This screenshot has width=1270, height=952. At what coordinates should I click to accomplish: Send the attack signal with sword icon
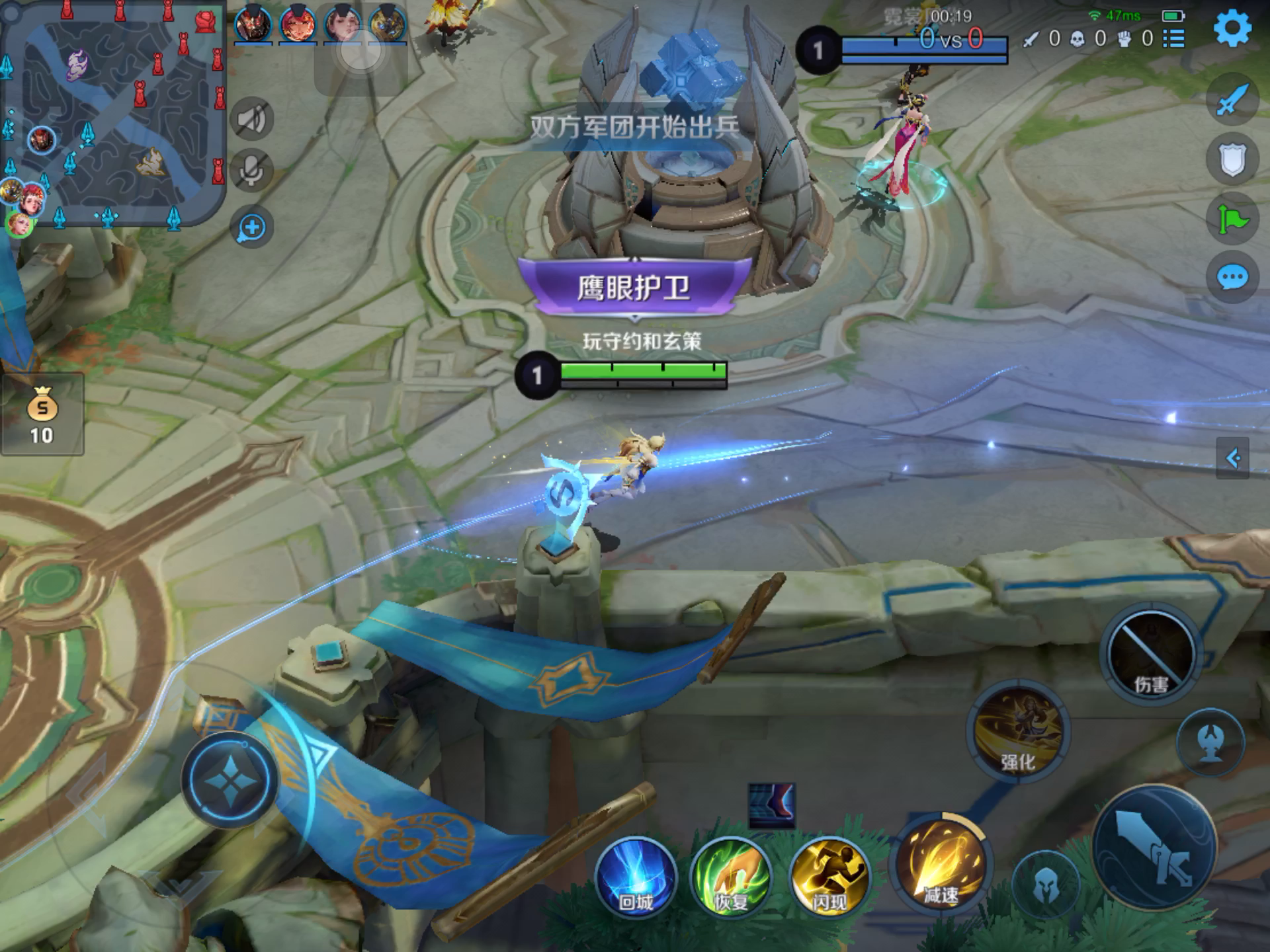(1232, 100)
